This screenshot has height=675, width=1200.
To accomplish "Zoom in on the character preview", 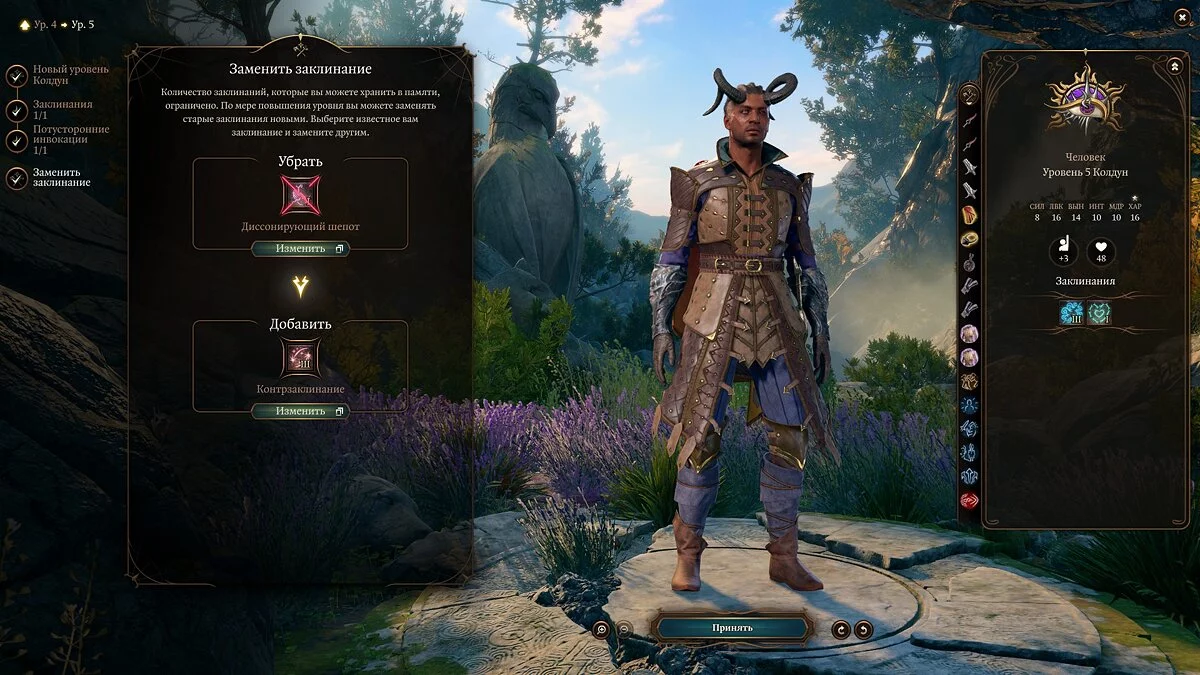I will click(x=601, y=629).
